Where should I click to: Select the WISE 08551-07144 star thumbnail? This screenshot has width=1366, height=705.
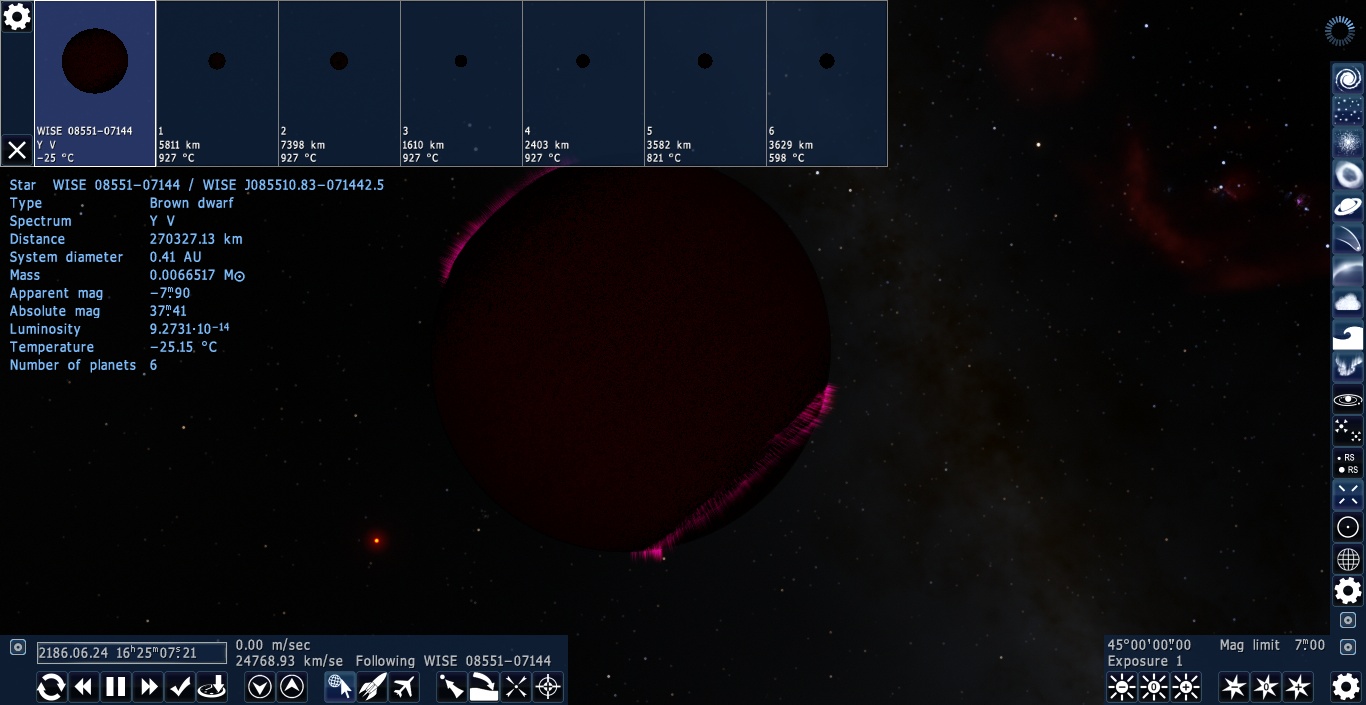[95, 82]
